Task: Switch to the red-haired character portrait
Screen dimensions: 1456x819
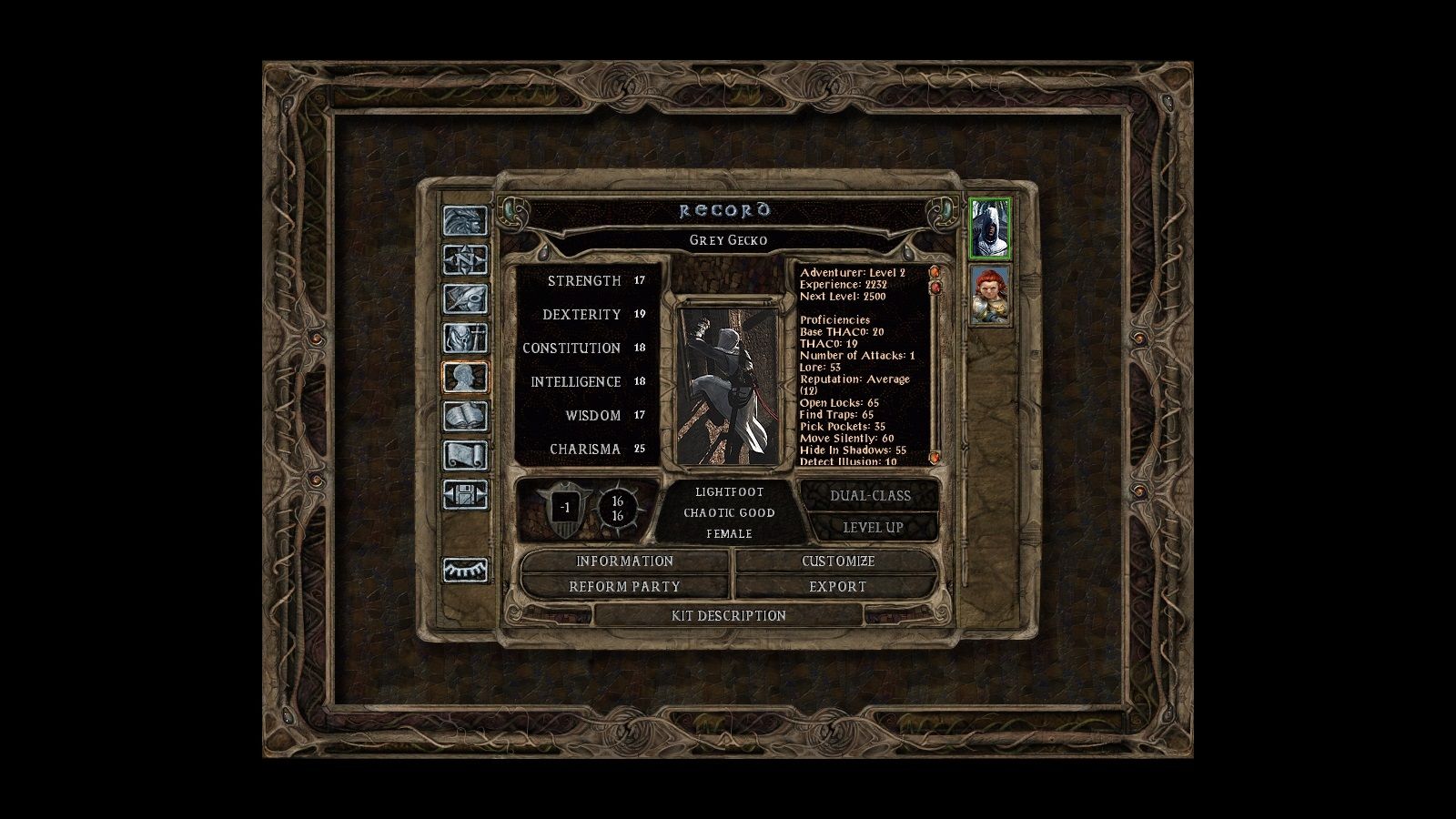Action: [x=989, y=295]
